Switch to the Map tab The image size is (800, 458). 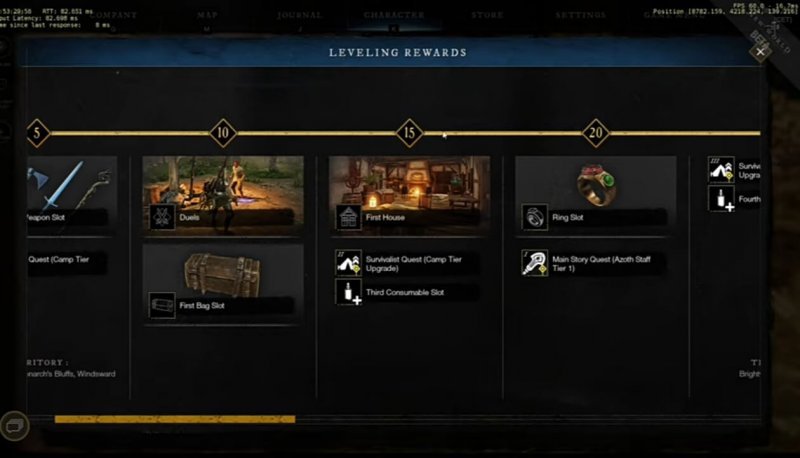click(208, 15)
